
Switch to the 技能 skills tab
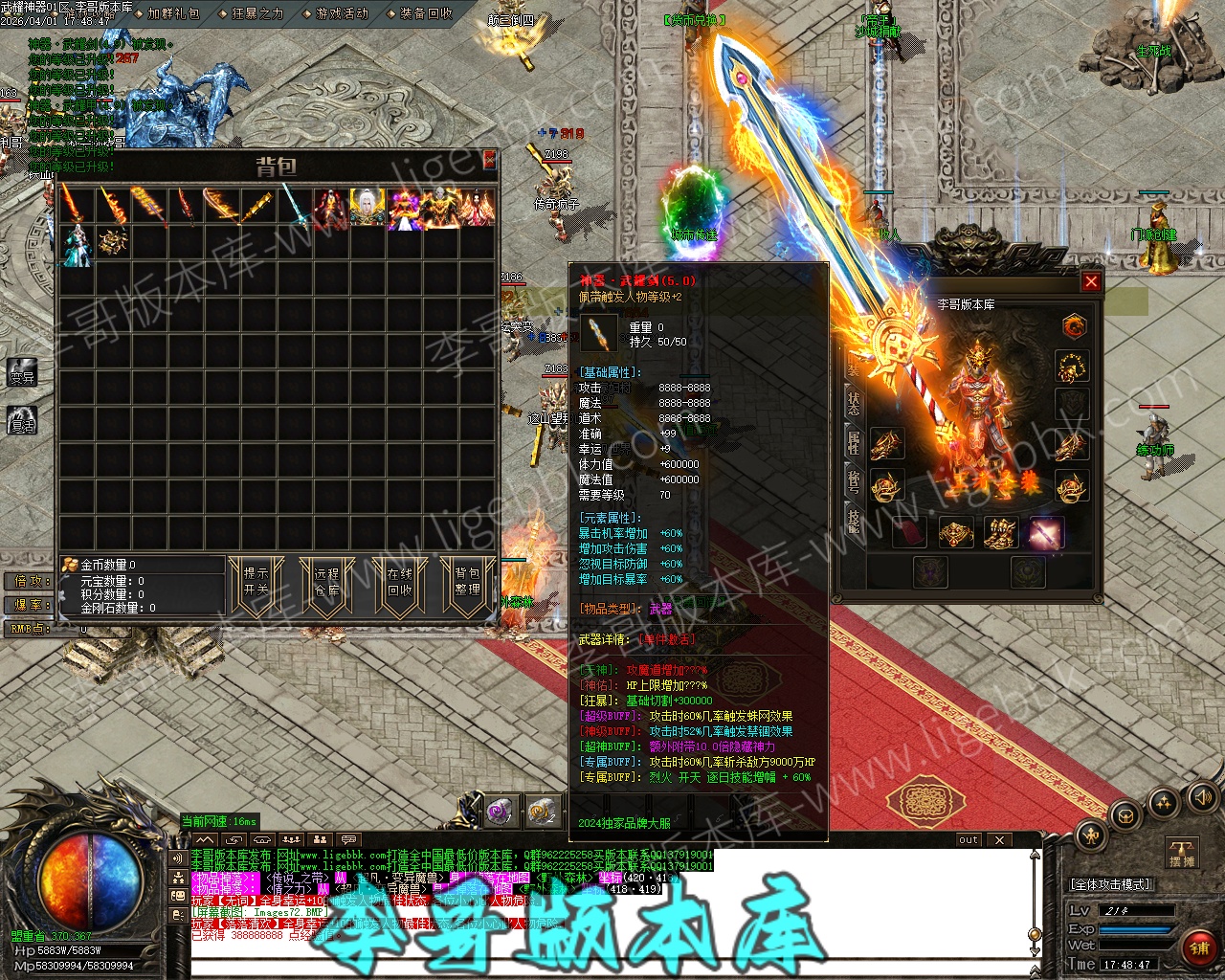(853, 520)
